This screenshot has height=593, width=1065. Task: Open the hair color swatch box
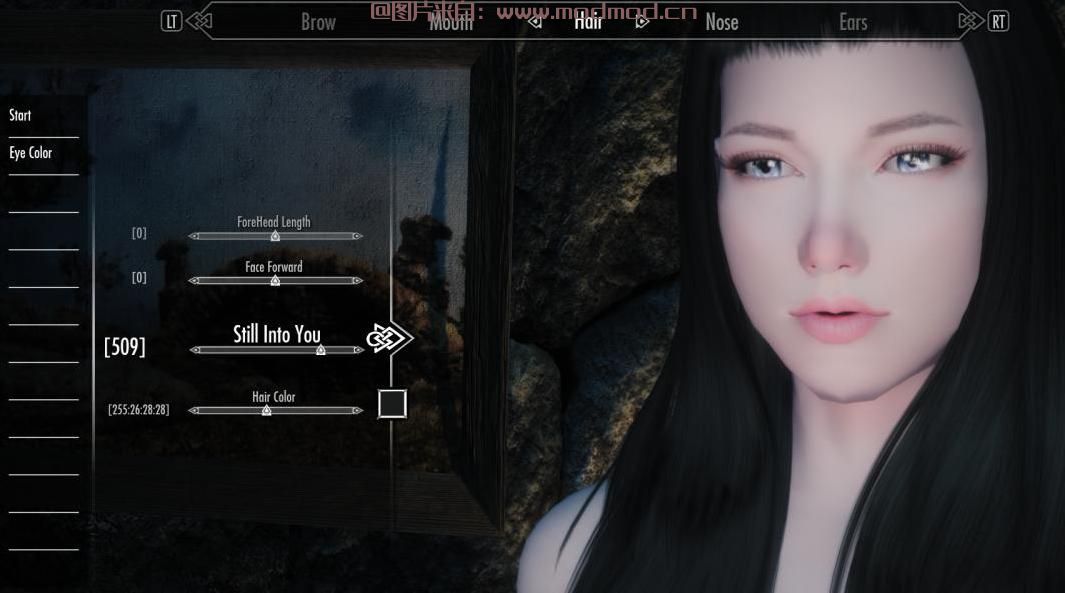[x=392, y=404]
